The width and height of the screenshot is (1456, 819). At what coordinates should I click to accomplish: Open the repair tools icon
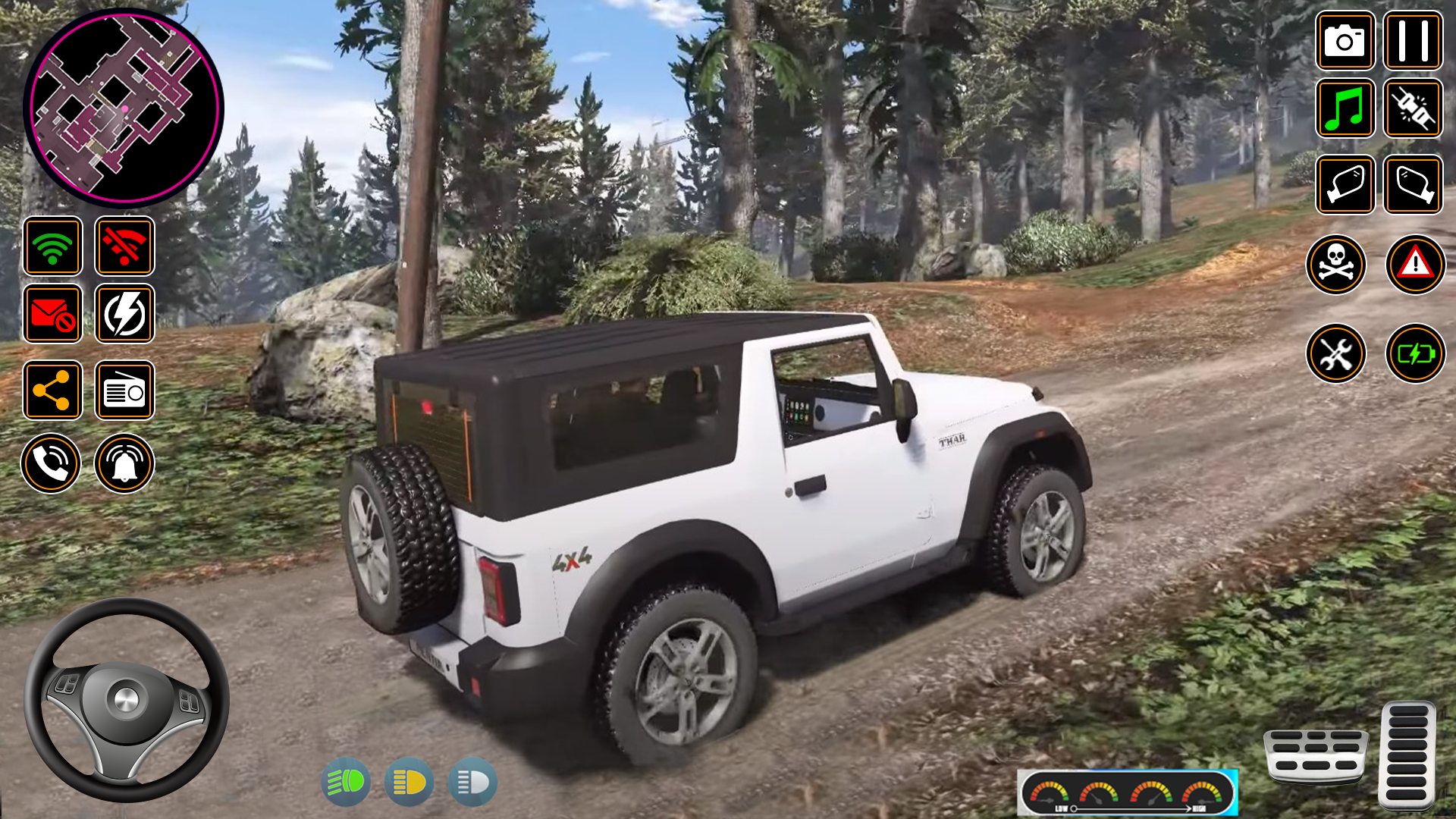pyautogui.click(x=1337, y=353)
